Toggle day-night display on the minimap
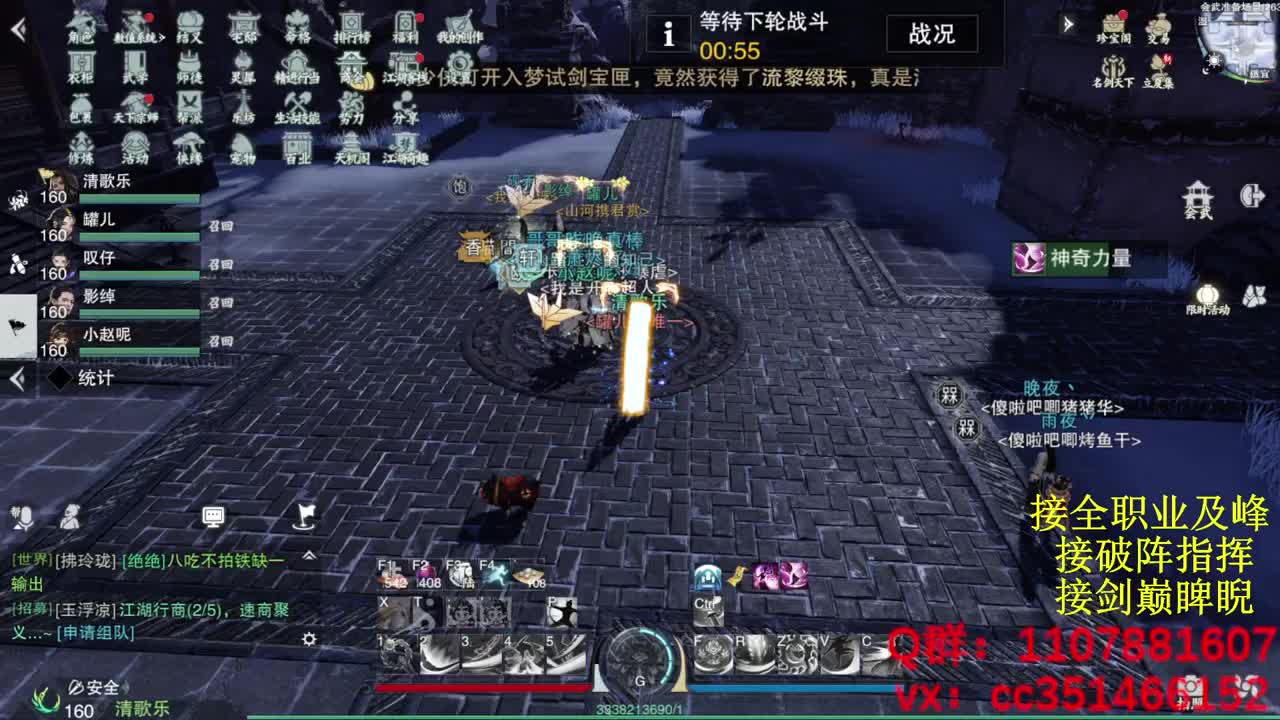Screen dimensions: 1280x720 (x=1215, y=60)
